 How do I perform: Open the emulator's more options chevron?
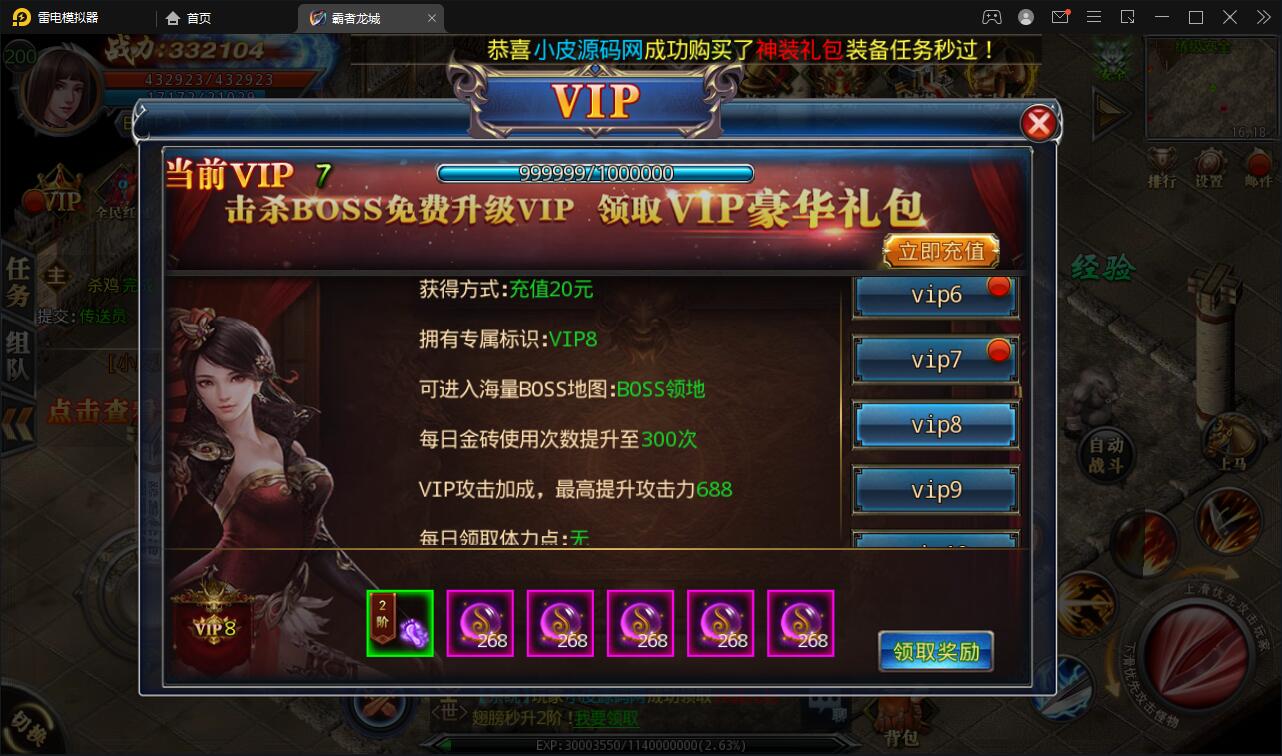1263,17
